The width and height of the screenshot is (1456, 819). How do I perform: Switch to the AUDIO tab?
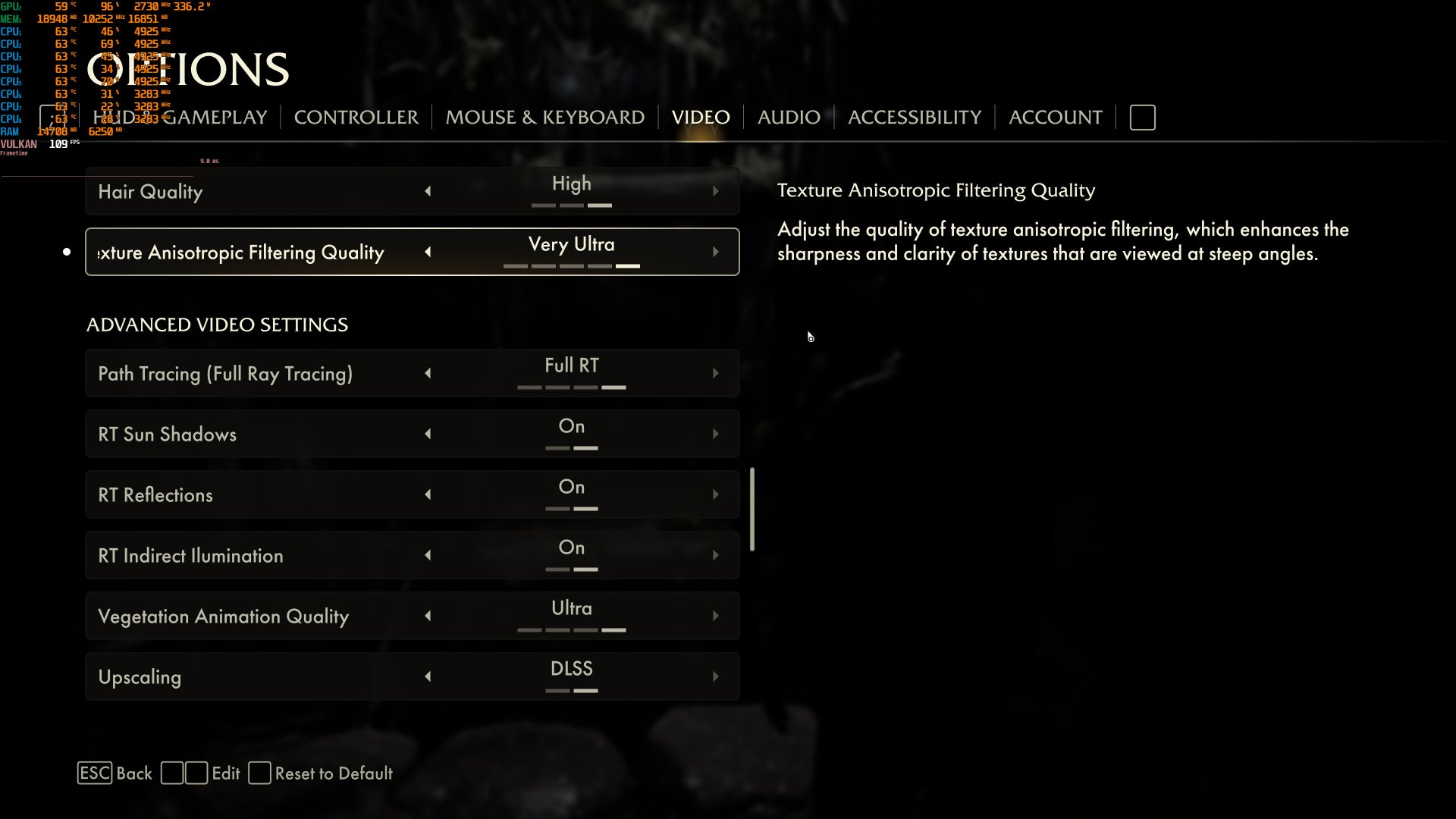(x=788, y=117)
